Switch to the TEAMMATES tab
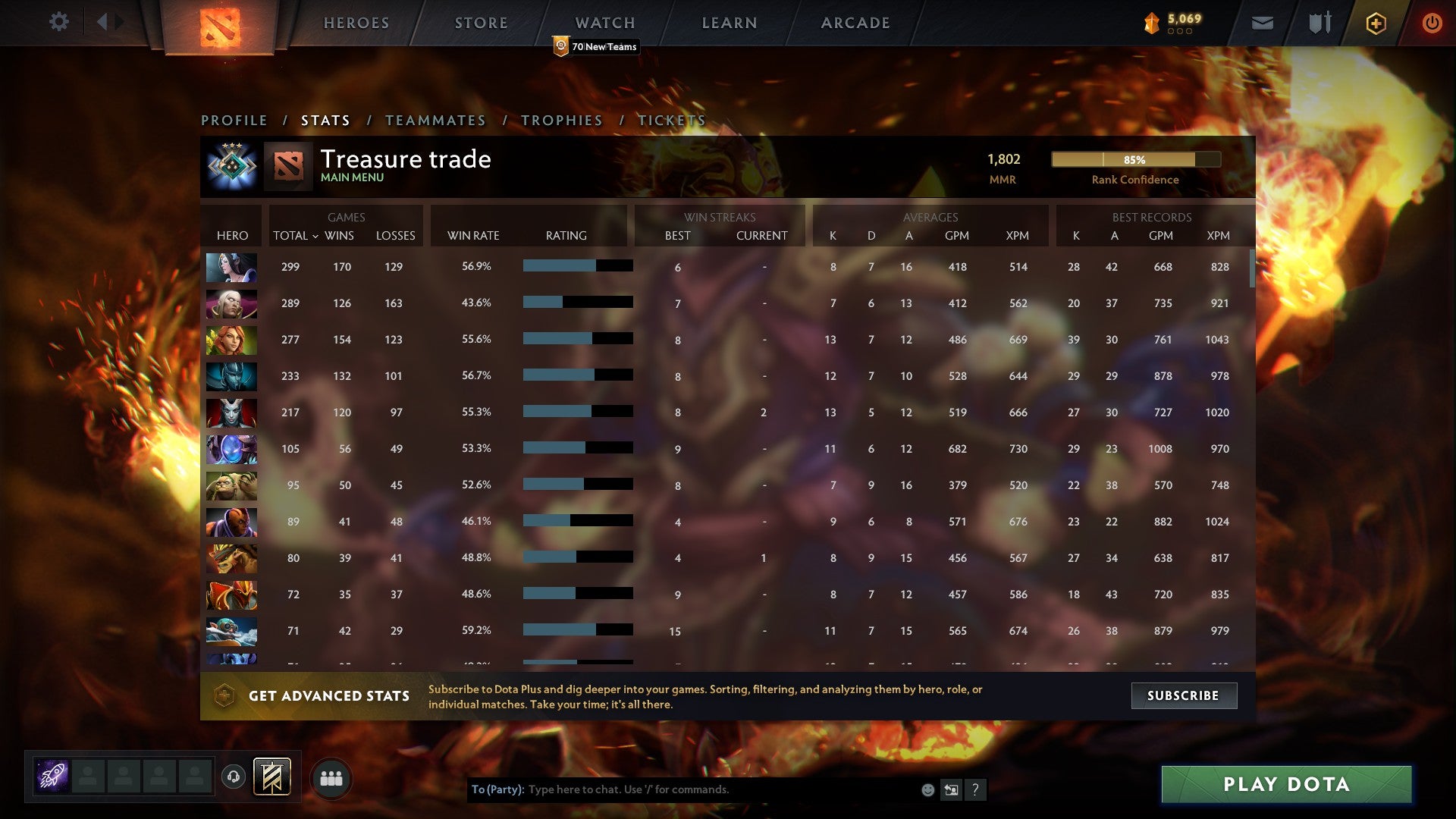 click(x=436, y=120)
